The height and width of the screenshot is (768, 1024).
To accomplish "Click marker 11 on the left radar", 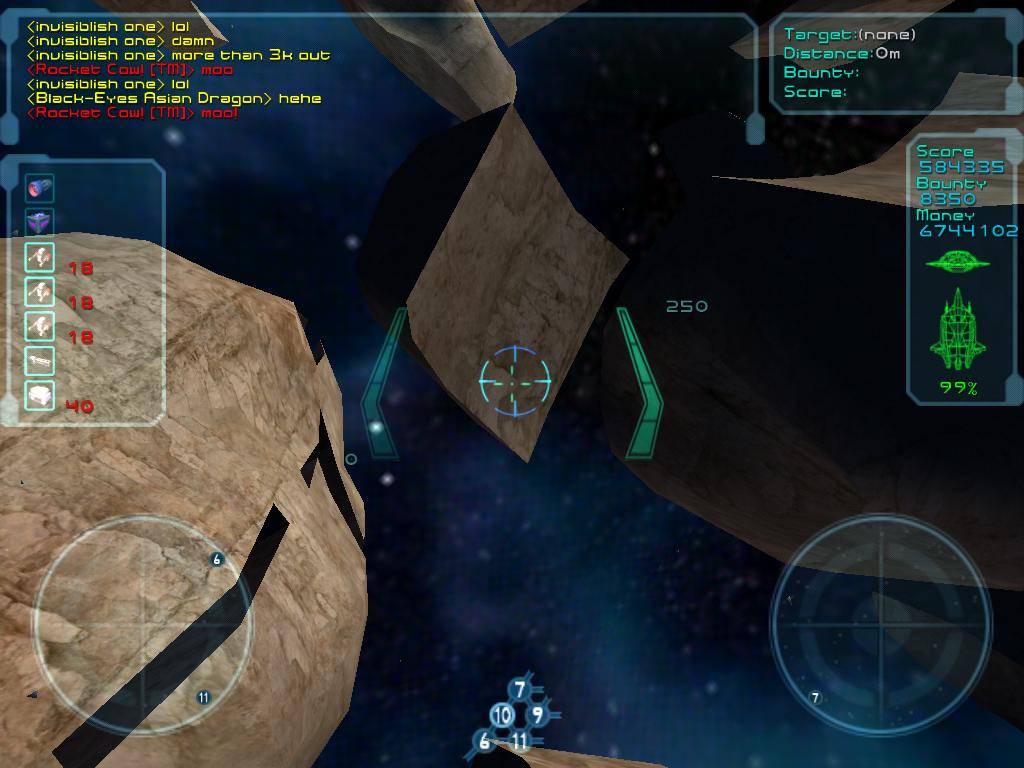I will [204, 697].
